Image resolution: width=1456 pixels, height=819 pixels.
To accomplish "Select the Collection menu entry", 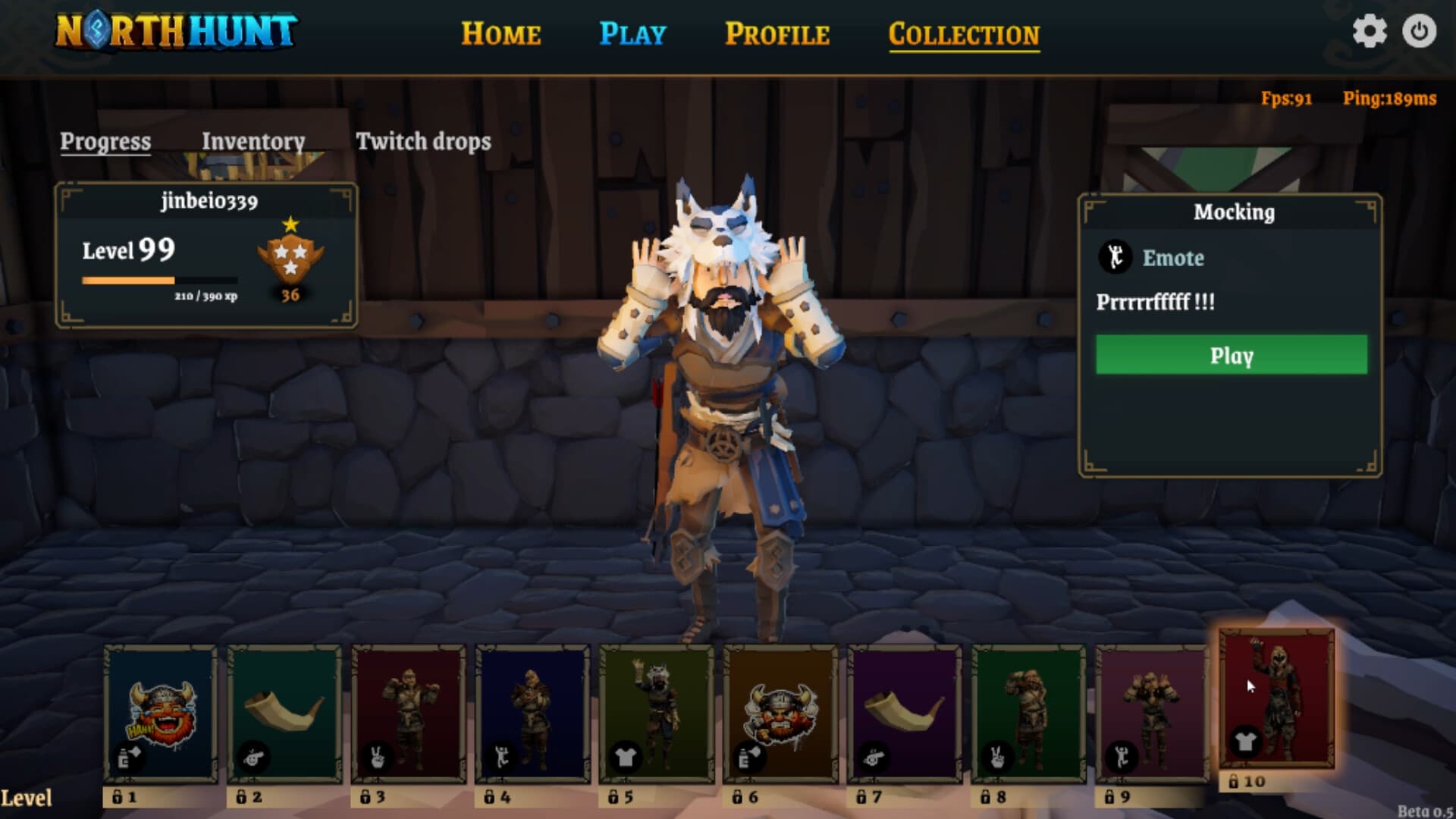I will (x=964, y=35).
